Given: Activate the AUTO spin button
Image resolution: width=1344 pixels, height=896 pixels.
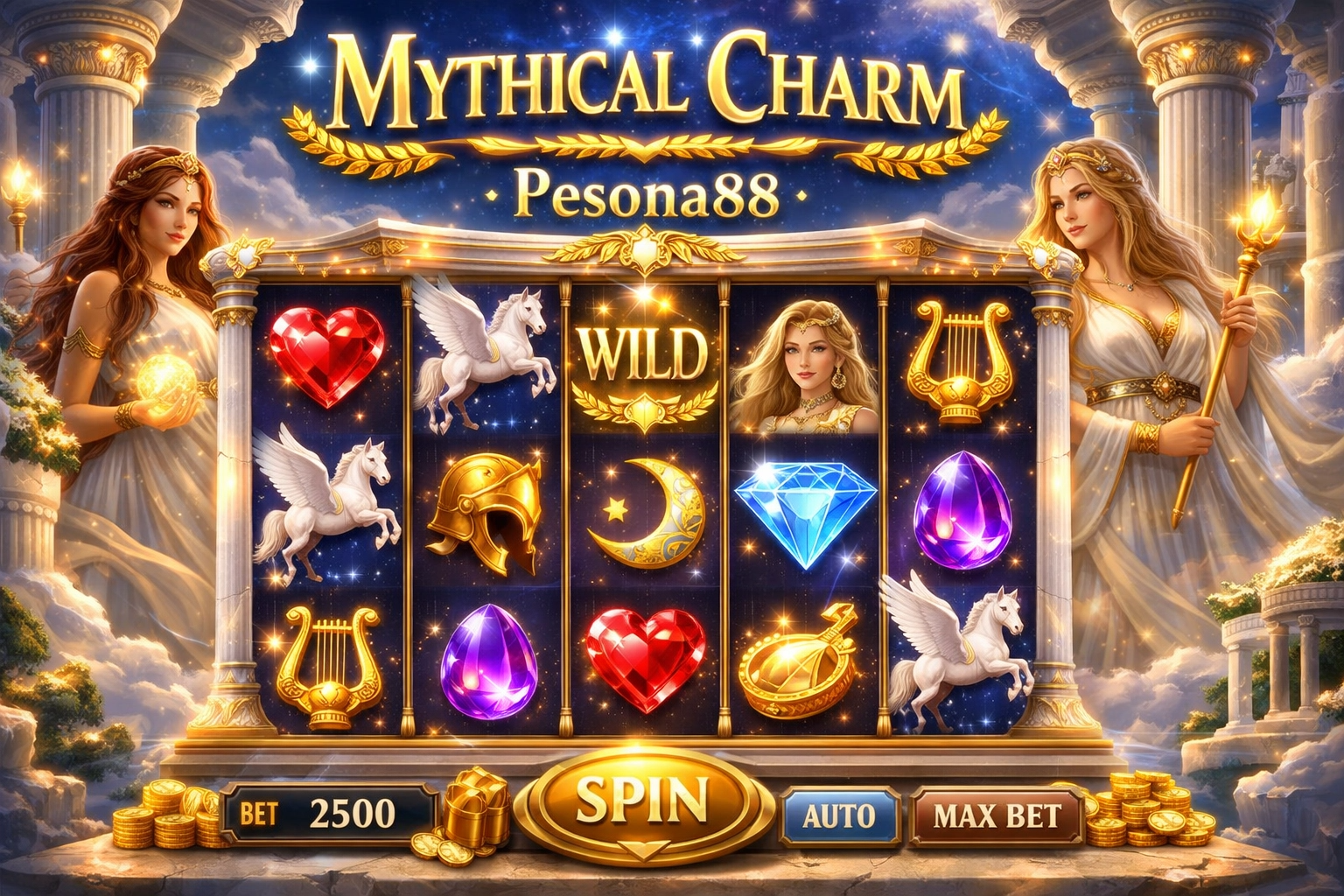Looking at the screenshot, I should click(x=838, y=815).
